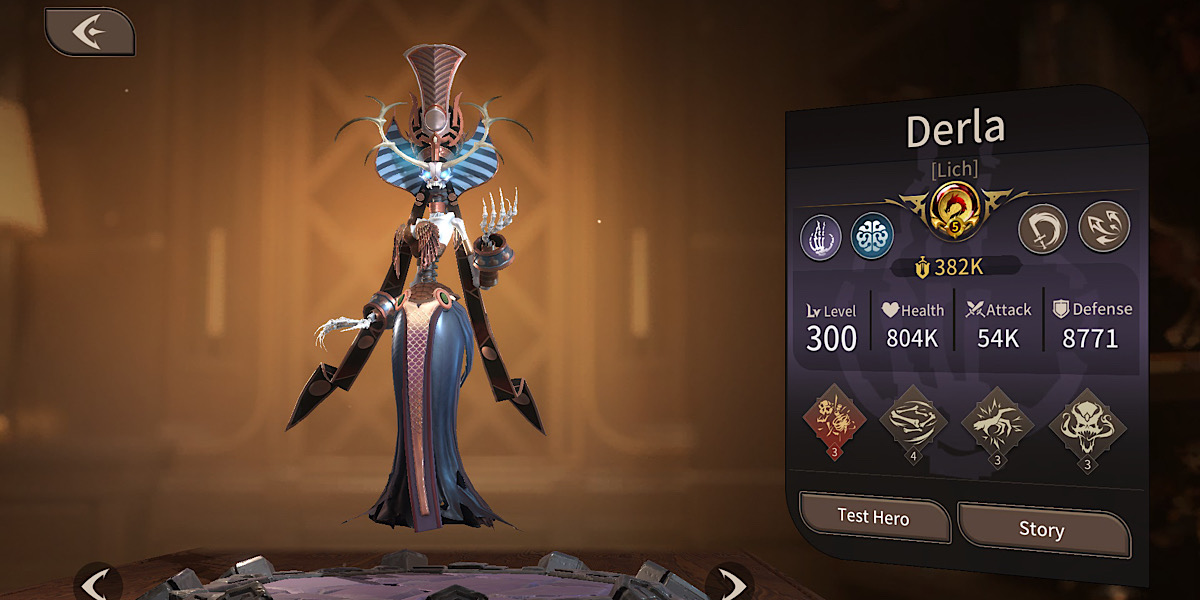The height and width of the screenshot is (600, 1200).
Task: Select the red skull and bones skill
Action: click(836, 421)
